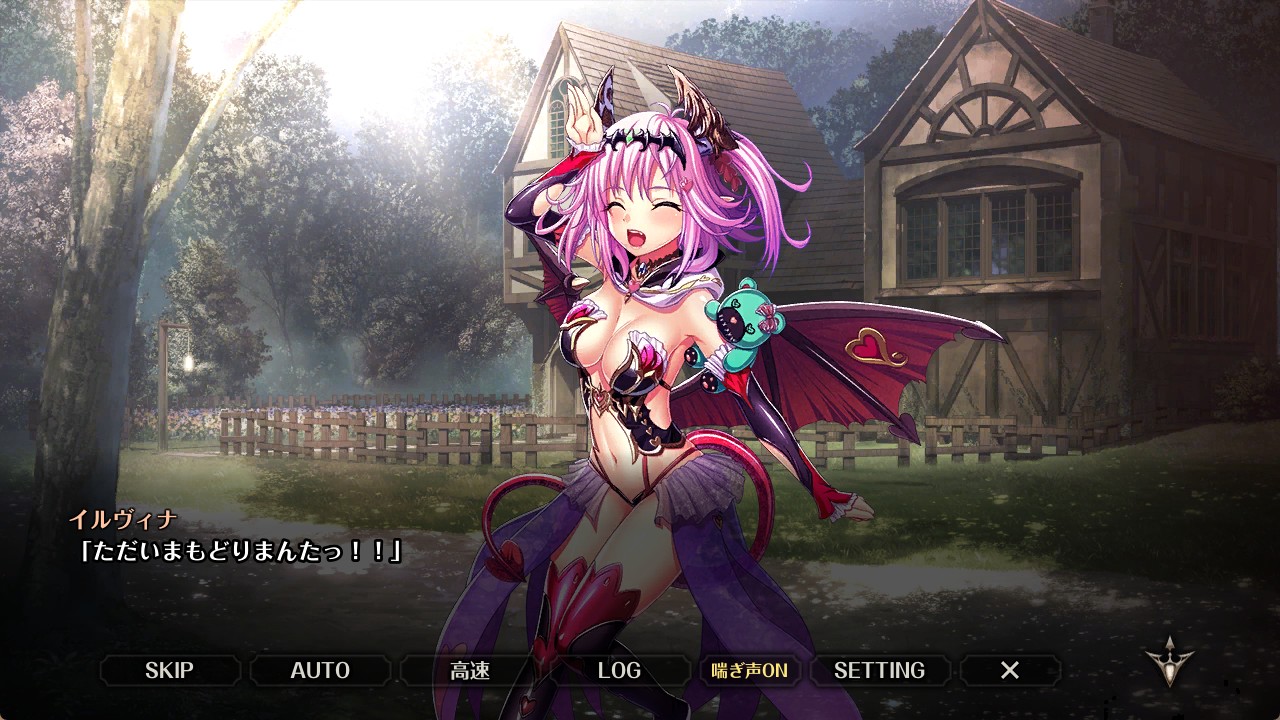This screenshot has width=1280, height=720.
Task: Toggle the 高速 fast-forward mode
Action: click(x=470, y=670)
